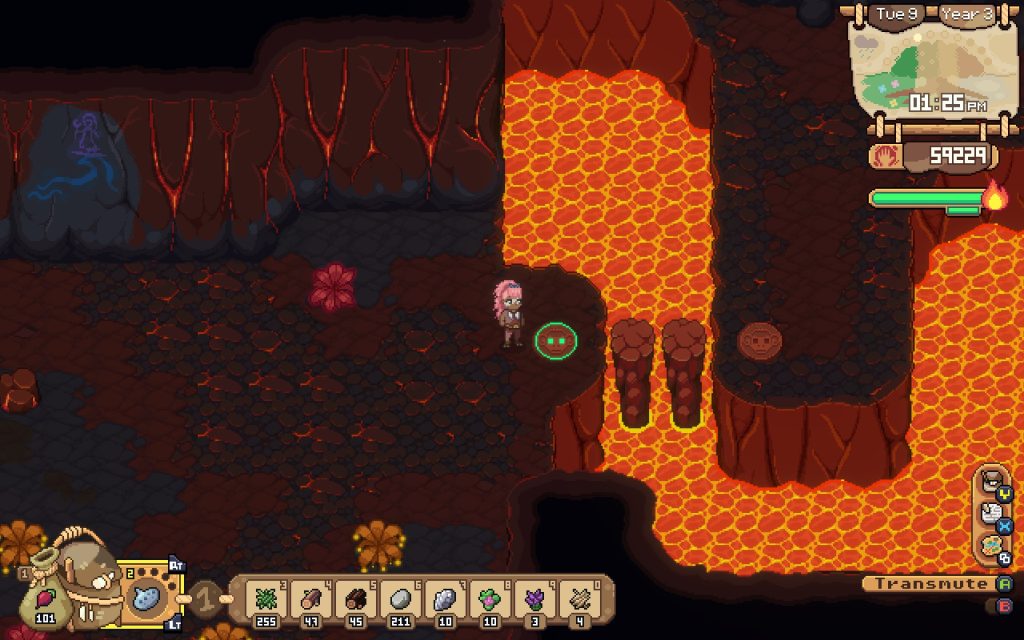Screen dimensions: 1024x640
Task: Select the round grey stone slot
Action: [399, 599]
